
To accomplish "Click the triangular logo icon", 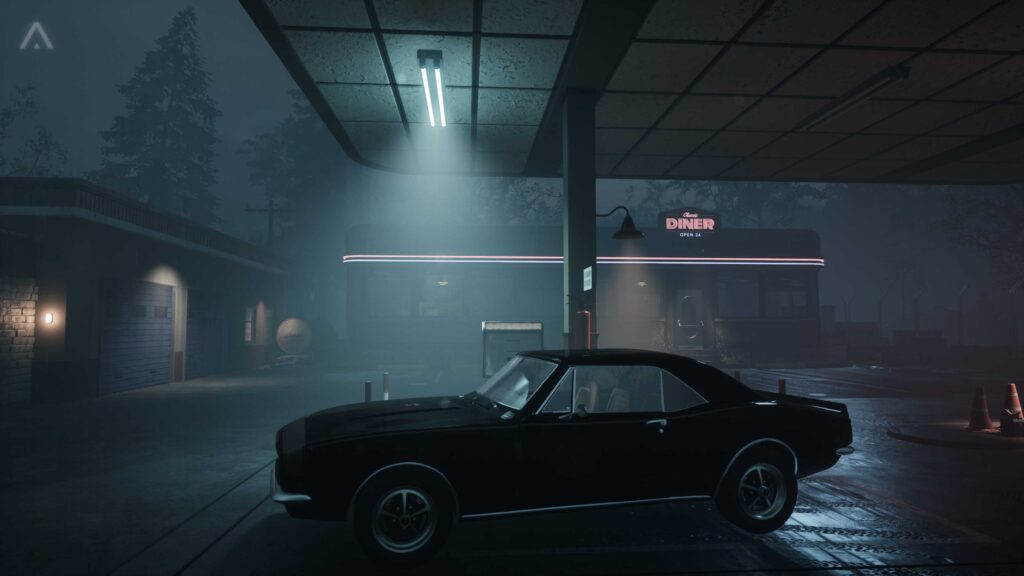I will click(36, 36).
